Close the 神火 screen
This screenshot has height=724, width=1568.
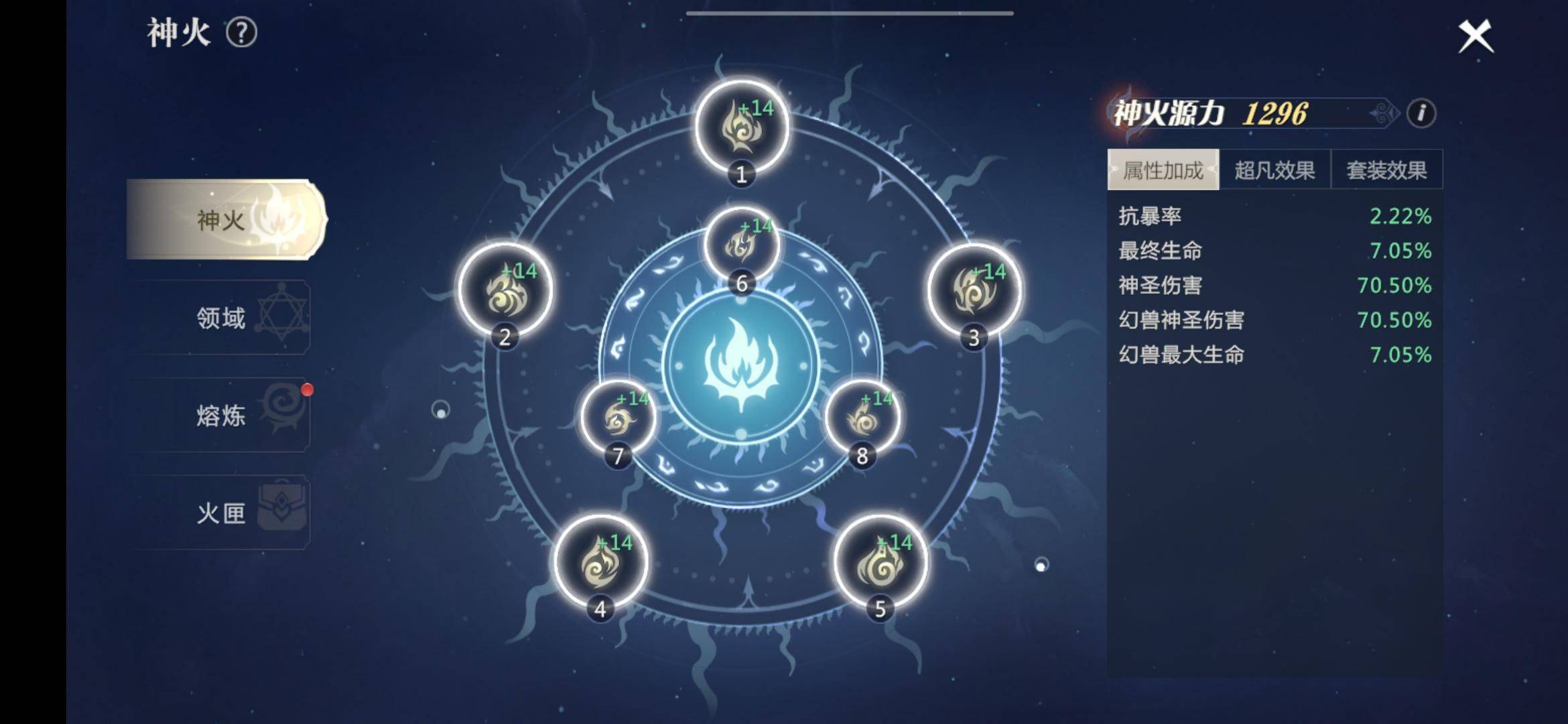(1476, 36)
